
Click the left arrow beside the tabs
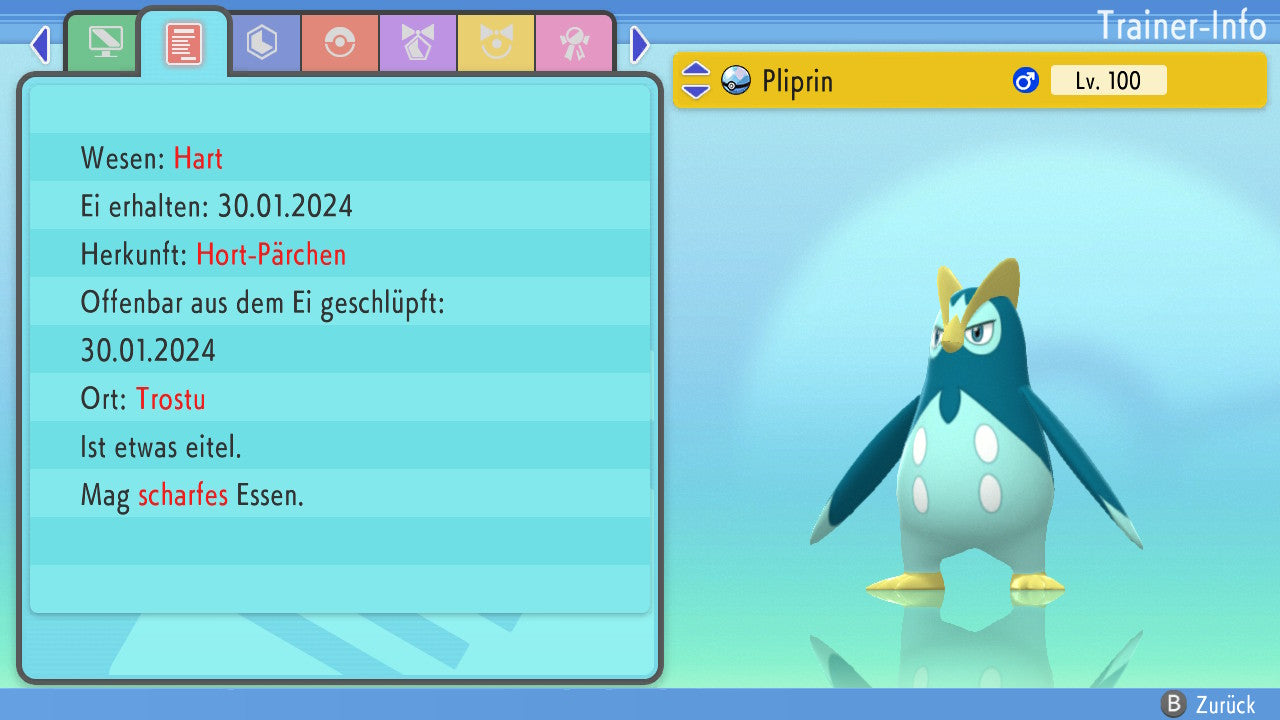pyautogui.click(x=40, y=44)
